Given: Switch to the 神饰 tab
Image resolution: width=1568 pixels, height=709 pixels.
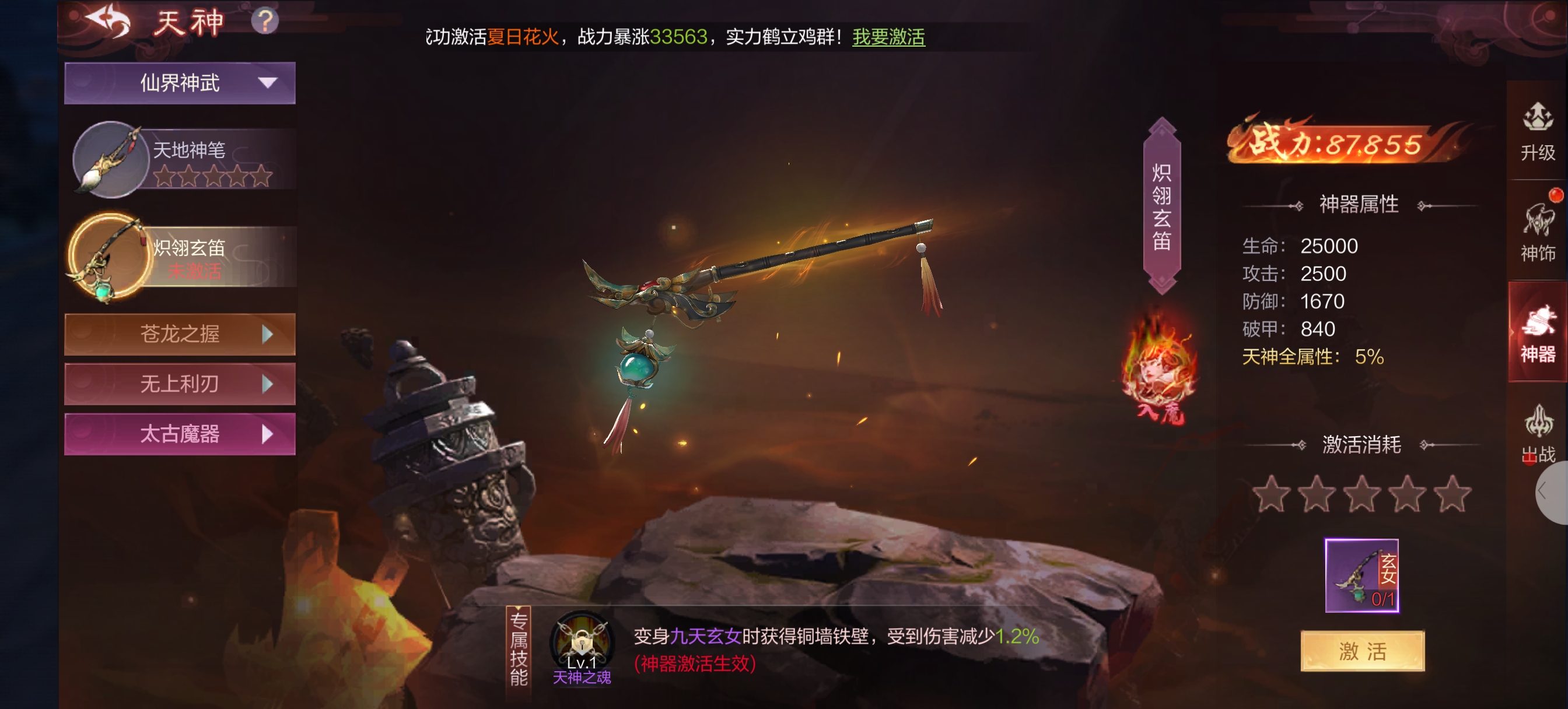Looking at the screenshot, I should pyautogui.click(x=1538, y=233).
